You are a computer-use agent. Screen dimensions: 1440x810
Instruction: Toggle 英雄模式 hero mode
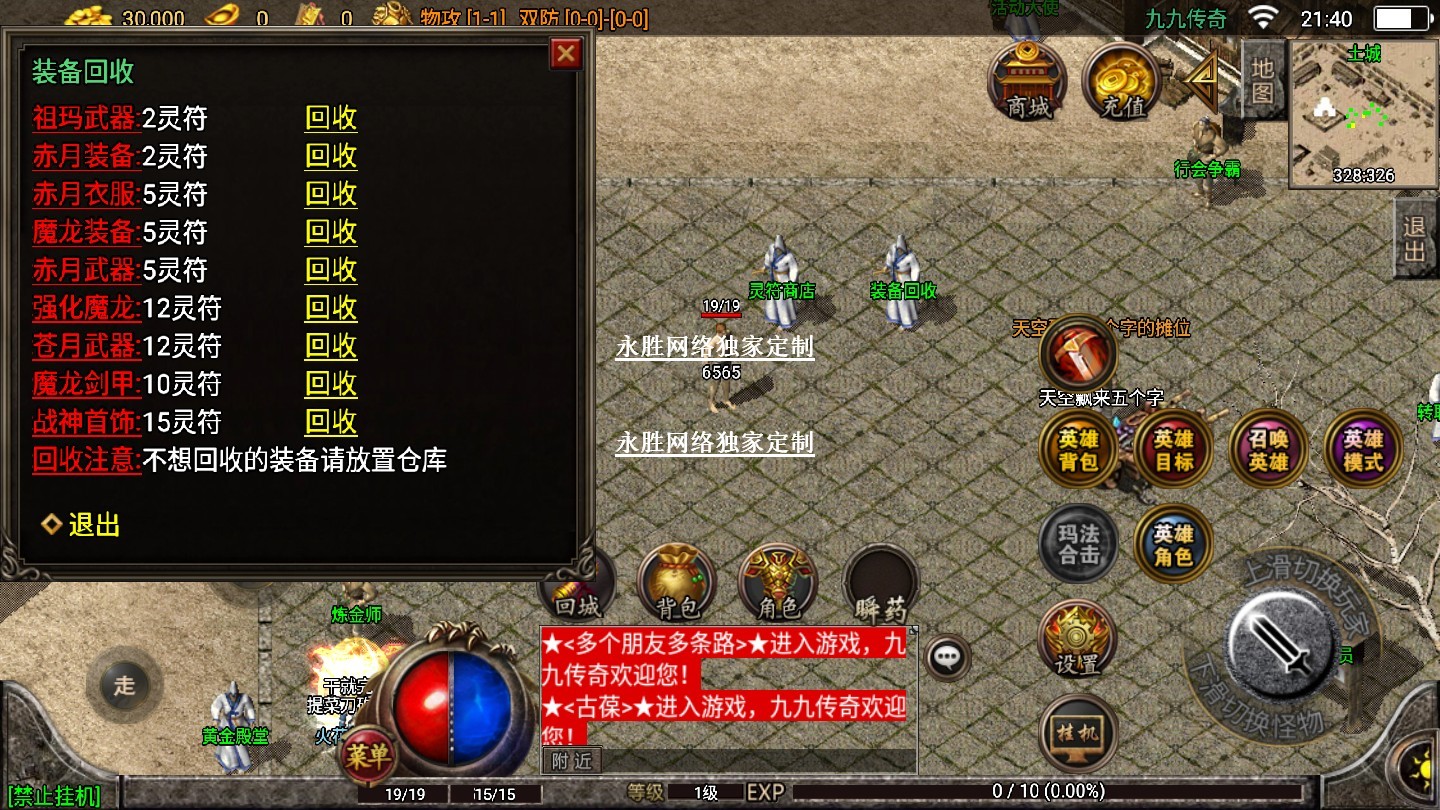(x=1362, y=449)
